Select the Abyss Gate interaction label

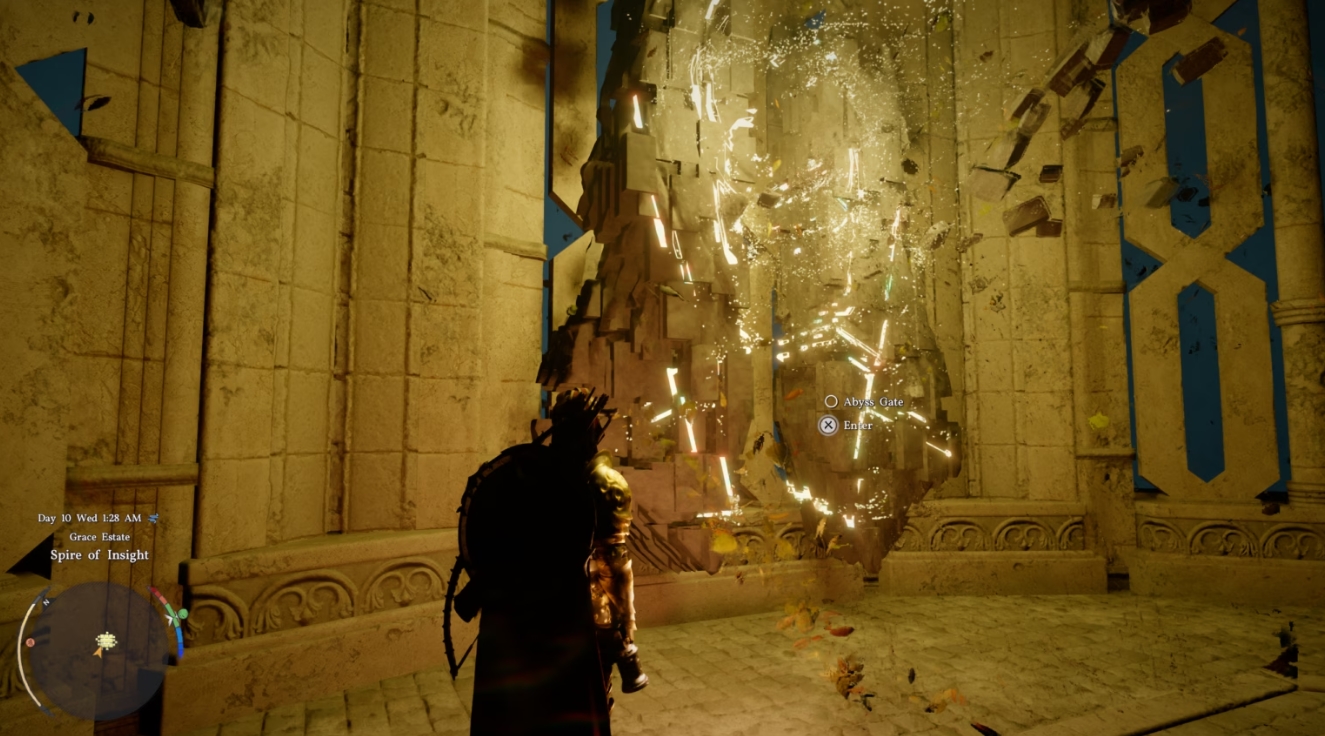(x=872, y=401)
